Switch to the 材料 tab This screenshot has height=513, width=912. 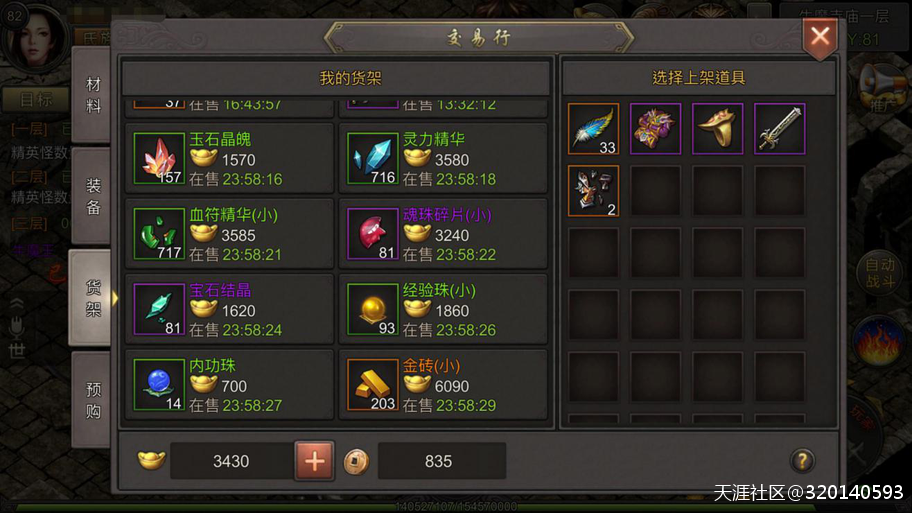(x=93, y=95)
